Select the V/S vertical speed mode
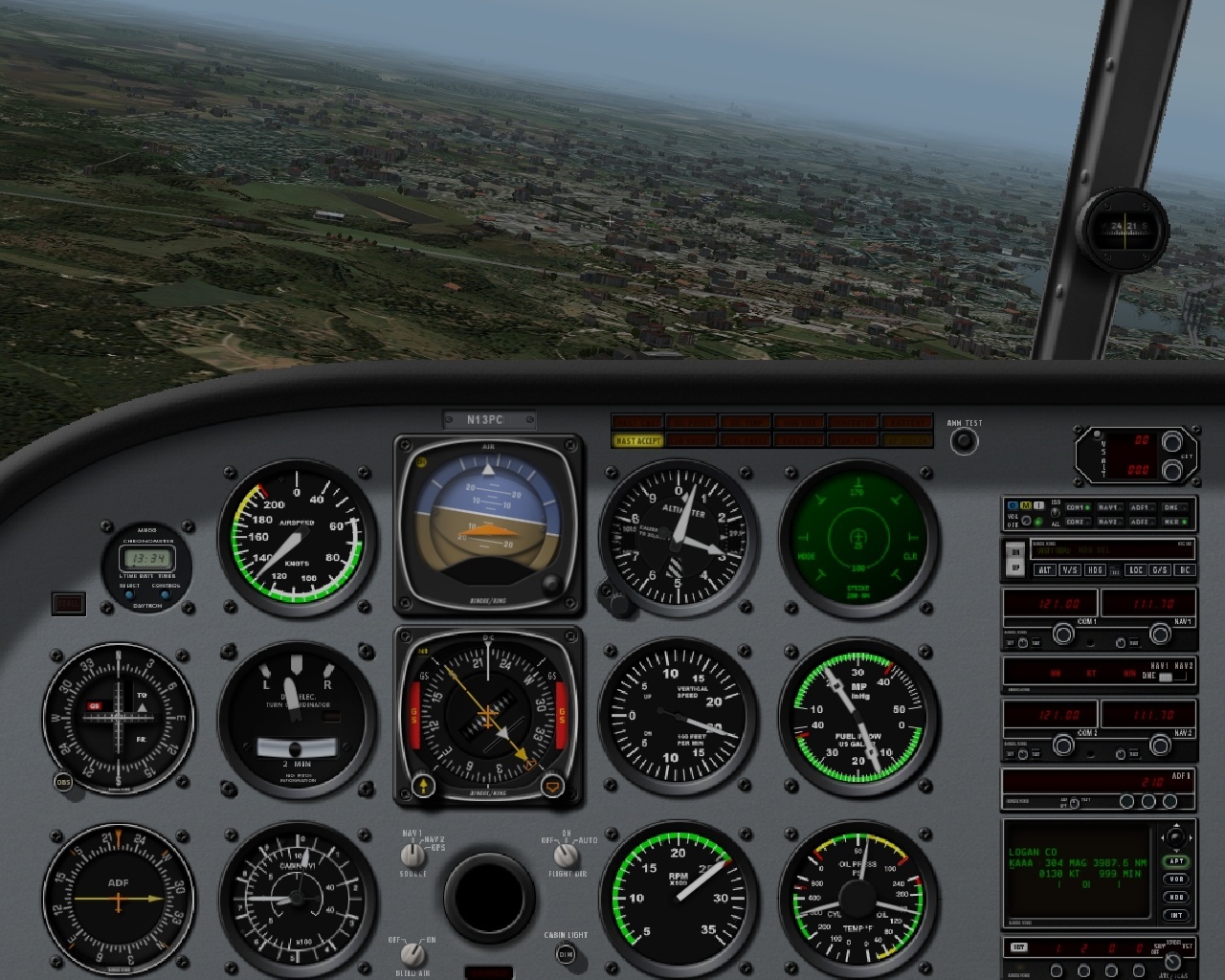This screenshot has height=980, width=1225. (x=1072, y=569)
